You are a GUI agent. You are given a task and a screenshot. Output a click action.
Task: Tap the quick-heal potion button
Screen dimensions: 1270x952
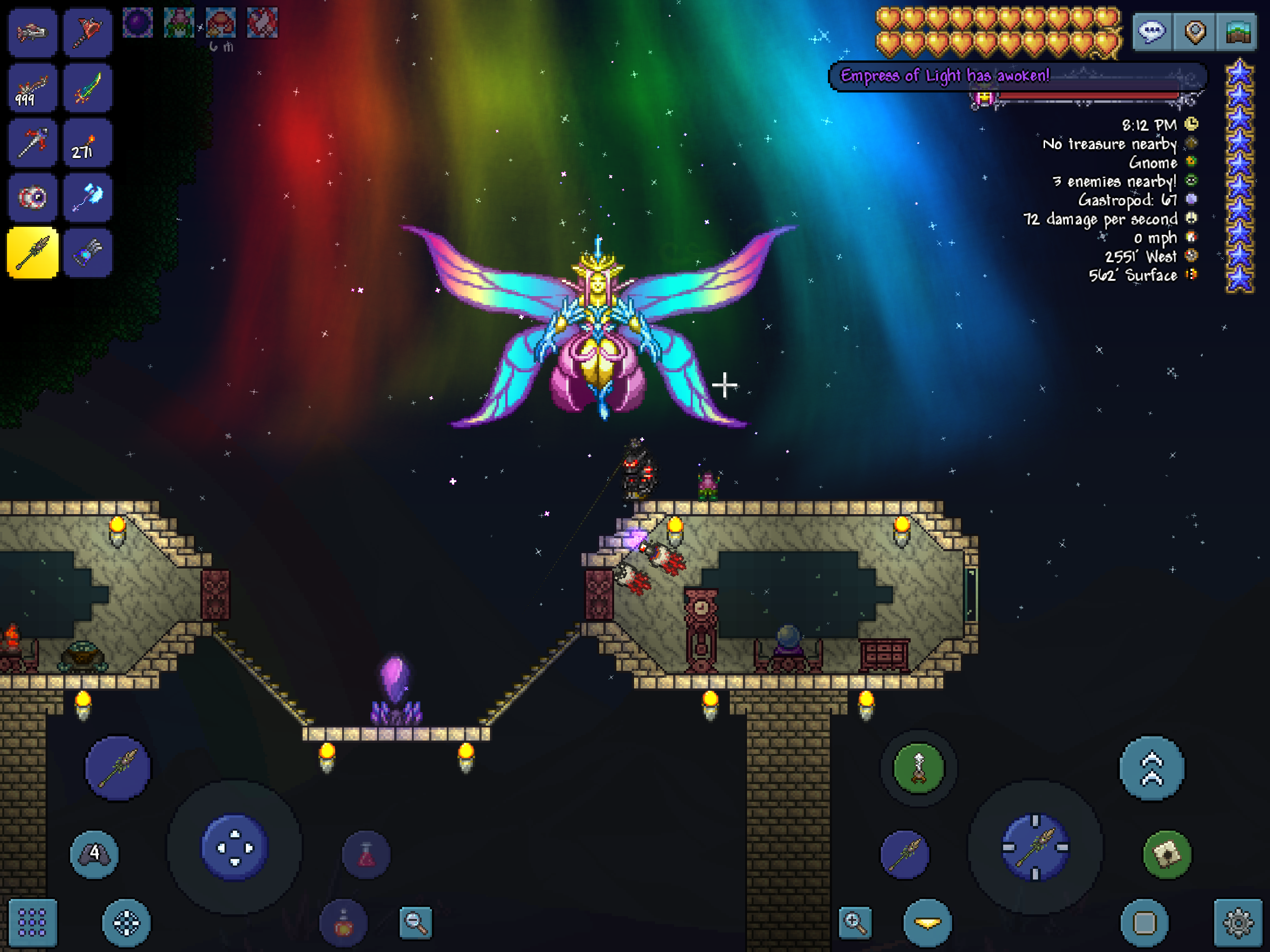[x=366, y=855]
